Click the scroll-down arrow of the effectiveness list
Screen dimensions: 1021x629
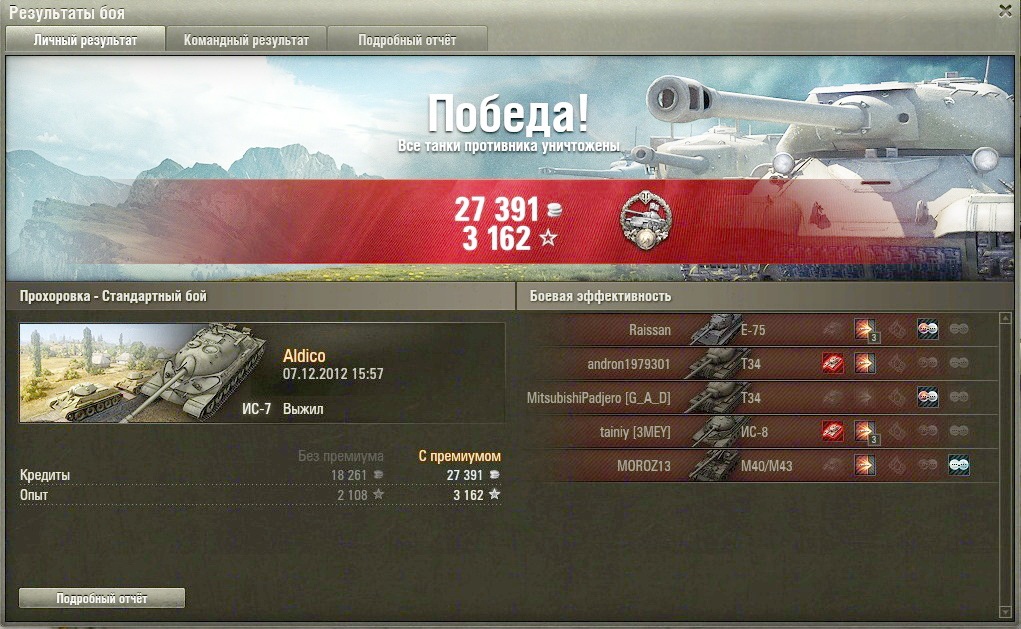[x=1005, y=611]
